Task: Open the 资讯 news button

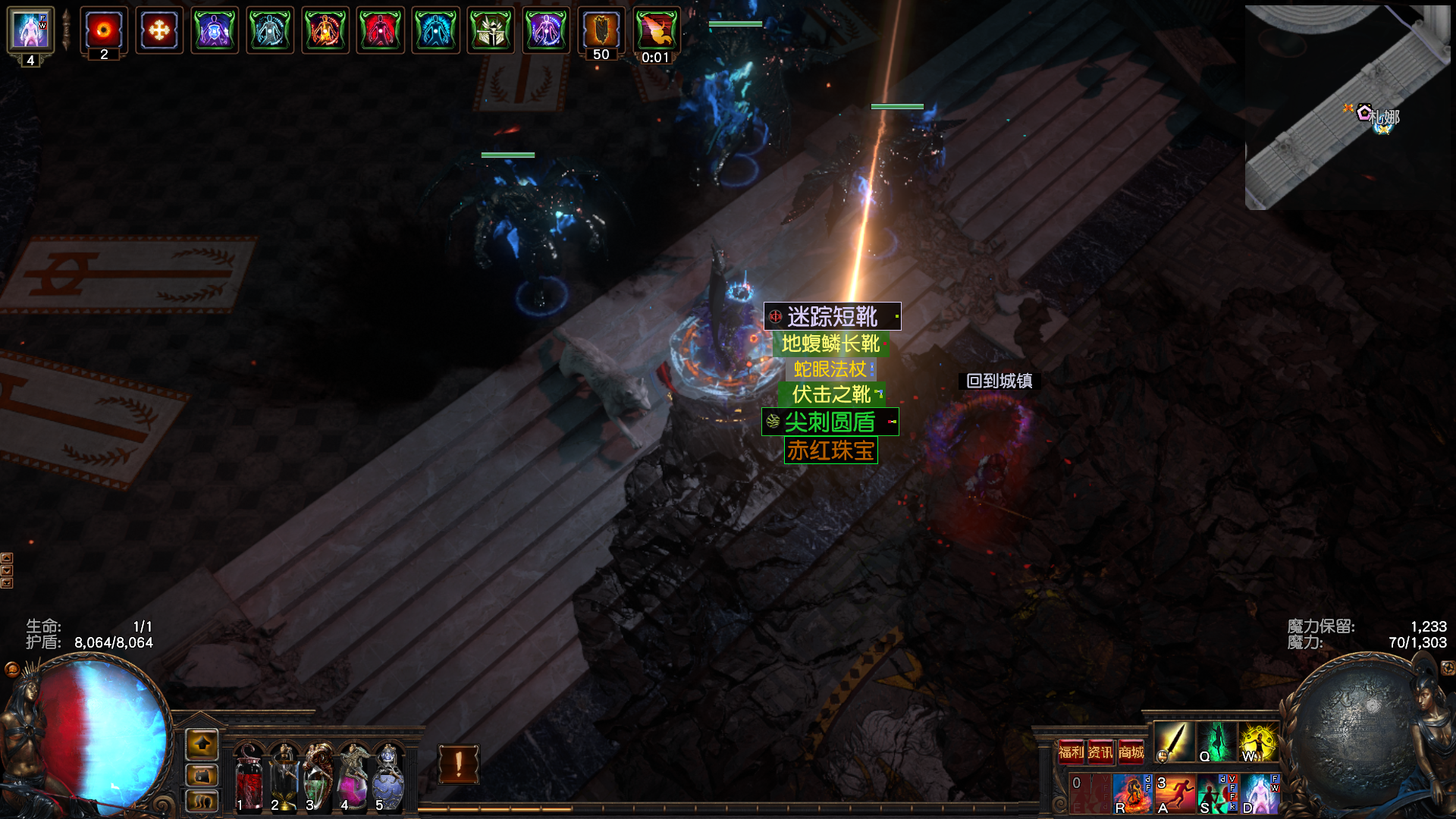Action: (1100, 752)
